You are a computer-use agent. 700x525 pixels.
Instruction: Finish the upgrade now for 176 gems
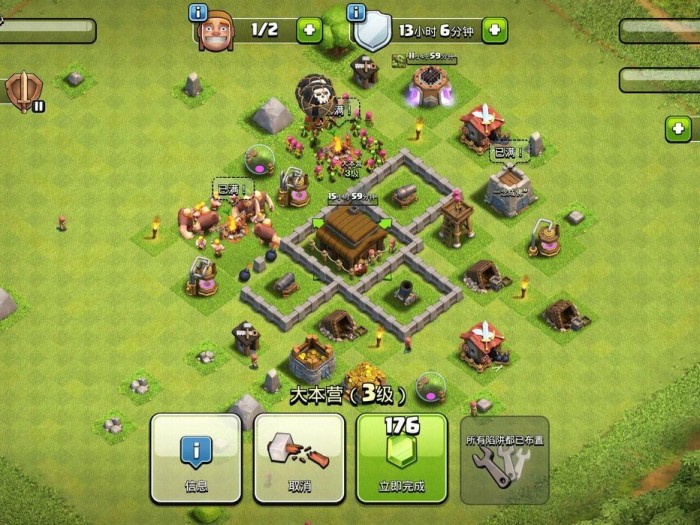tap(402, 458)
